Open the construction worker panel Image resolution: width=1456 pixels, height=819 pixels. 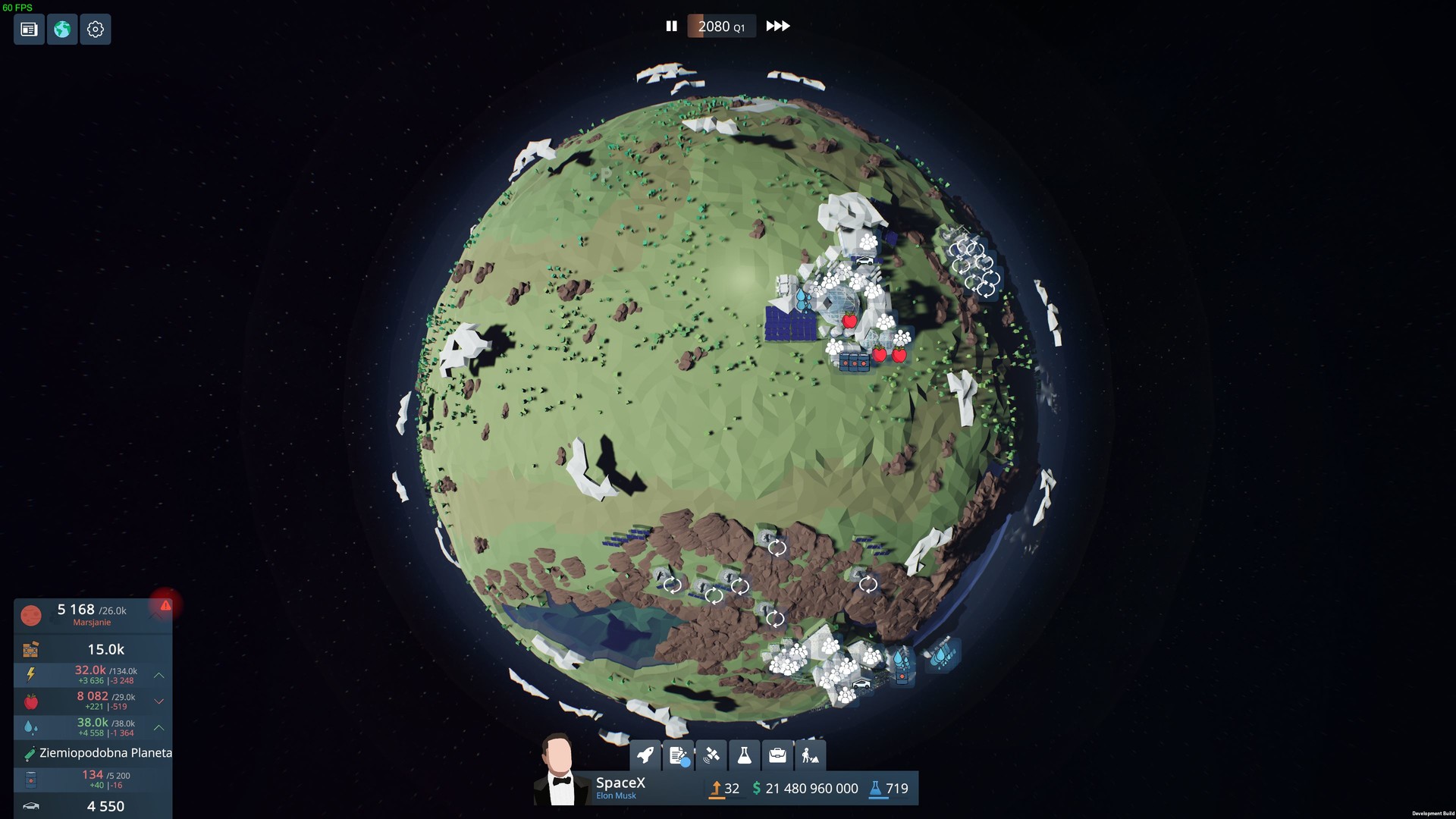pyautogui.click(x=811, y=755)
